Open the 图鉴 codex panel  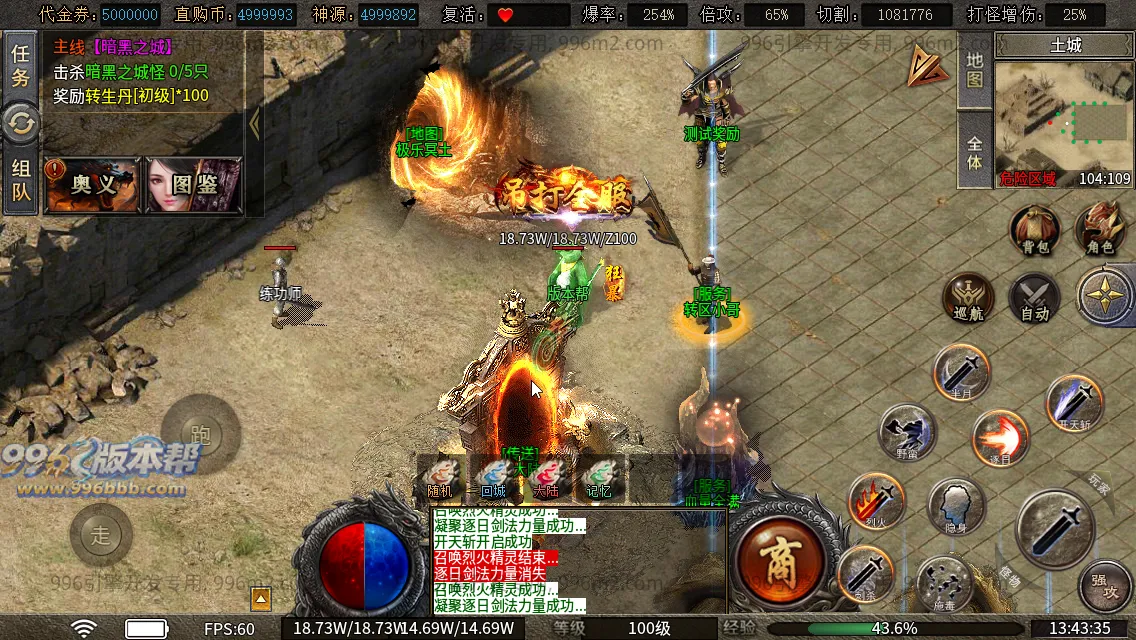(x=194, y=184)
